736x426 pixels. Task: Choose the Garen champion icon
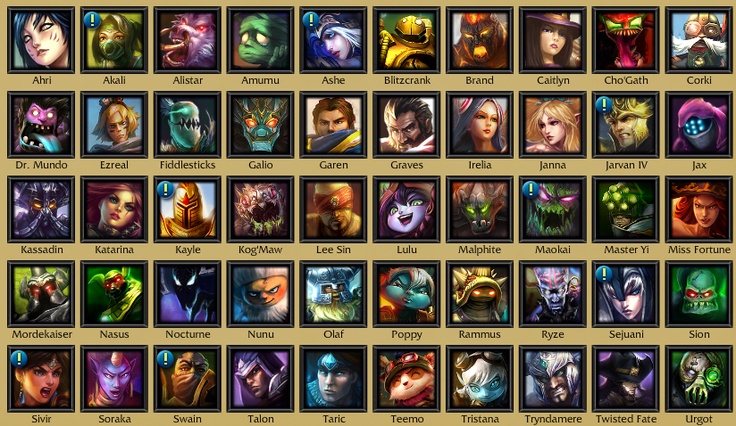pos(332,124)
